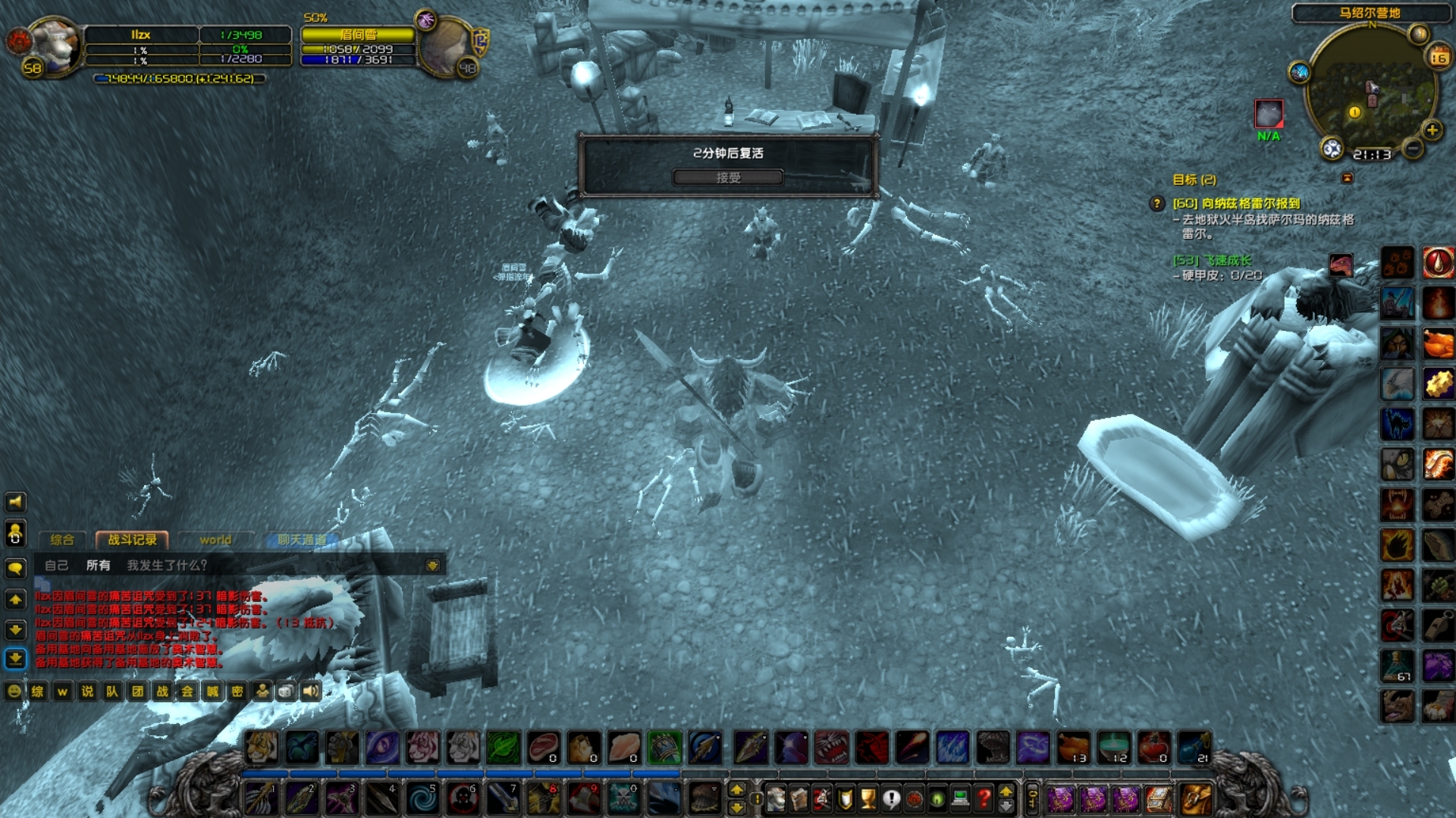The height and width of the screenshot is (818, 1456).
Task: Zoom in the minimap with plus button
Action: 1432,130
